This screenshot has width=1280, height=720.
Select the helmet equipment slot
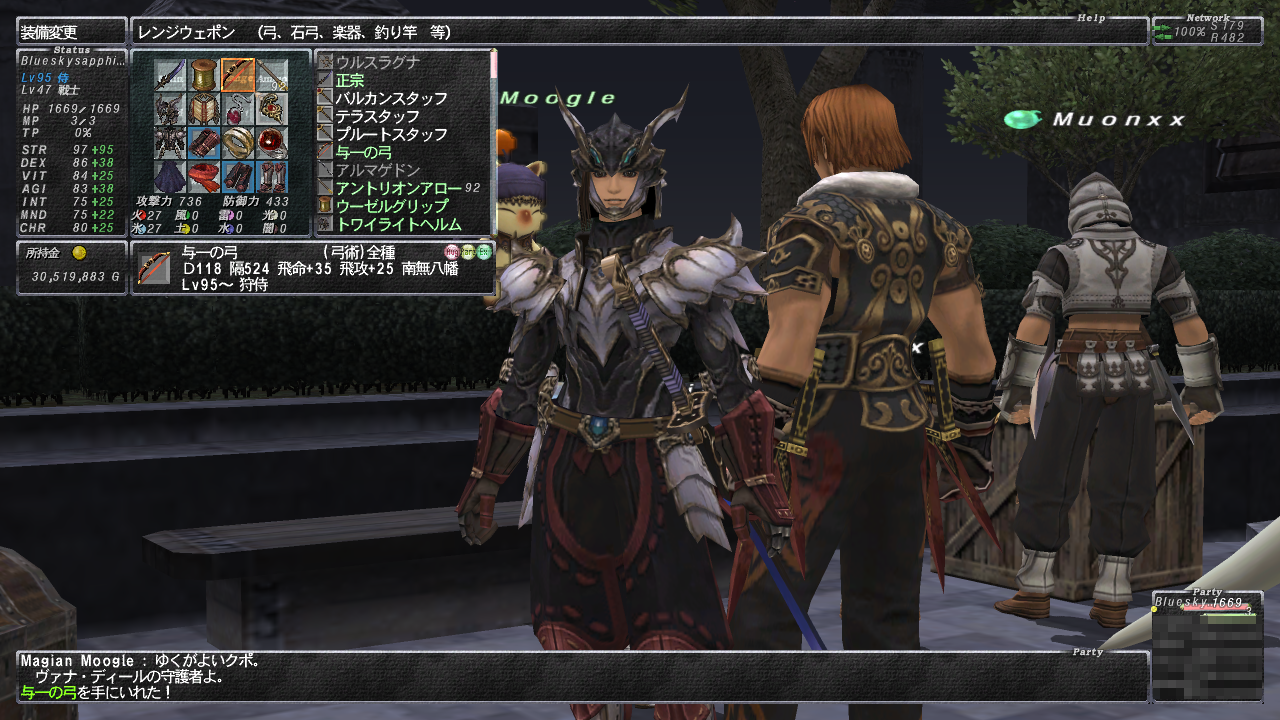[x=170, y=109]
